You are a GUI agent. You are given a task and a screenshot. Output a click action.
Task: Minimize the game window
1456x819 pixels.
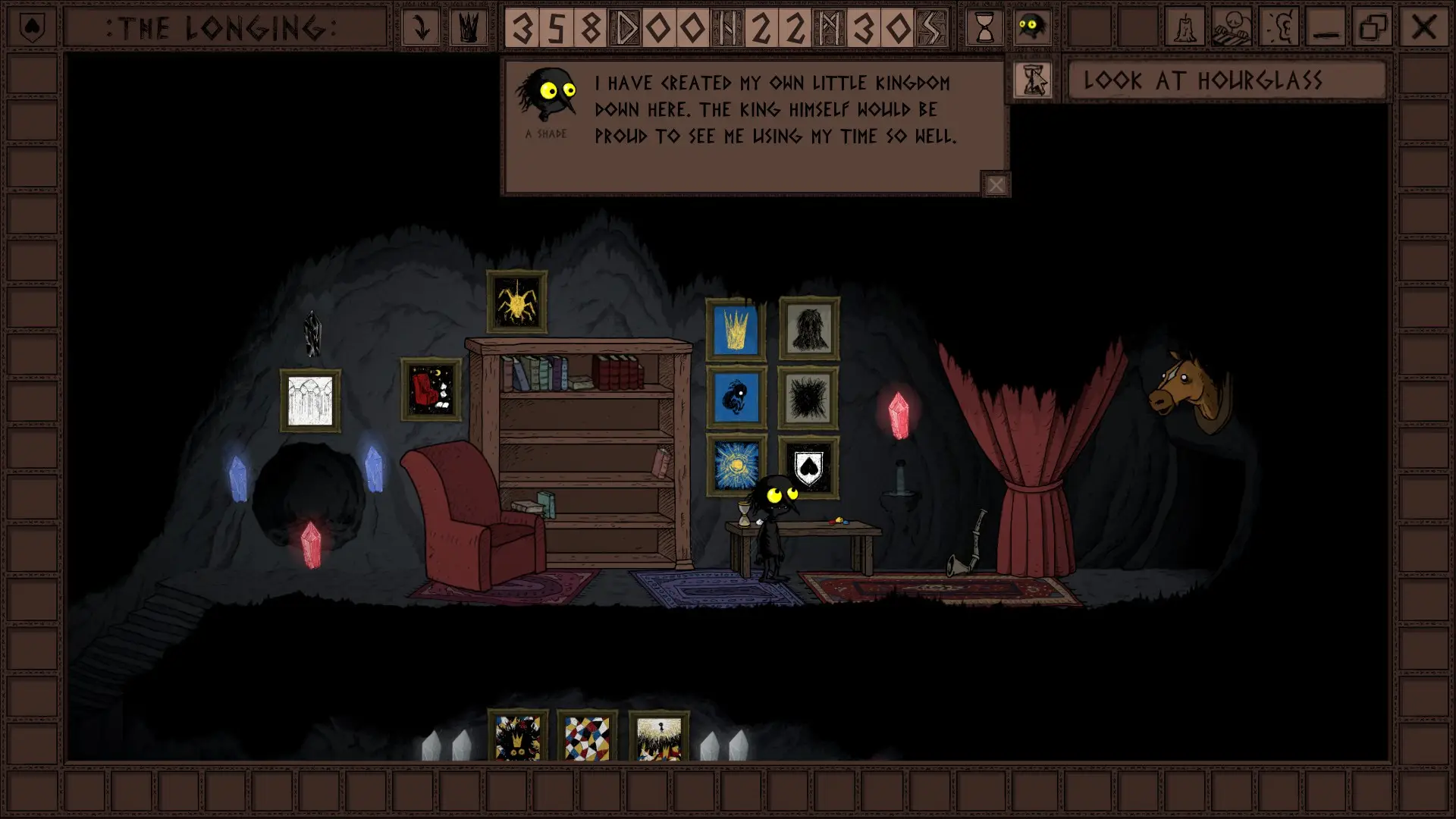1326,28
